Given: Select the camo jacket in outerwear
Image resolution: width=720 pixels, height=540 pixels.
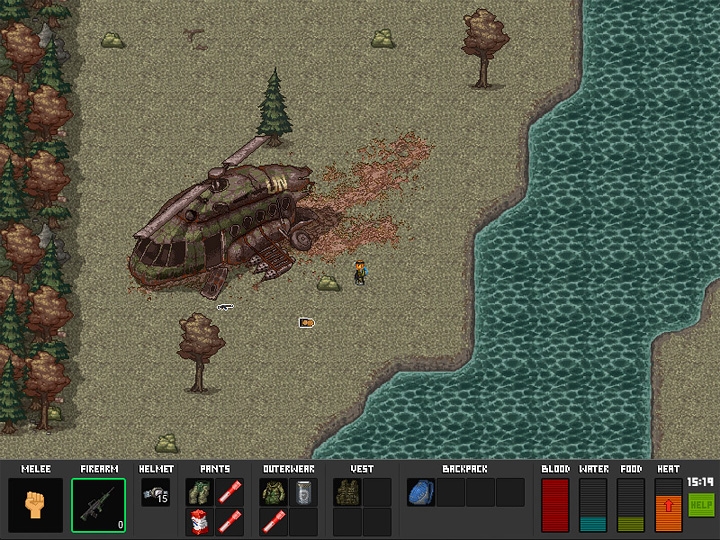Looking at the screenshot, I should point(273,492).
